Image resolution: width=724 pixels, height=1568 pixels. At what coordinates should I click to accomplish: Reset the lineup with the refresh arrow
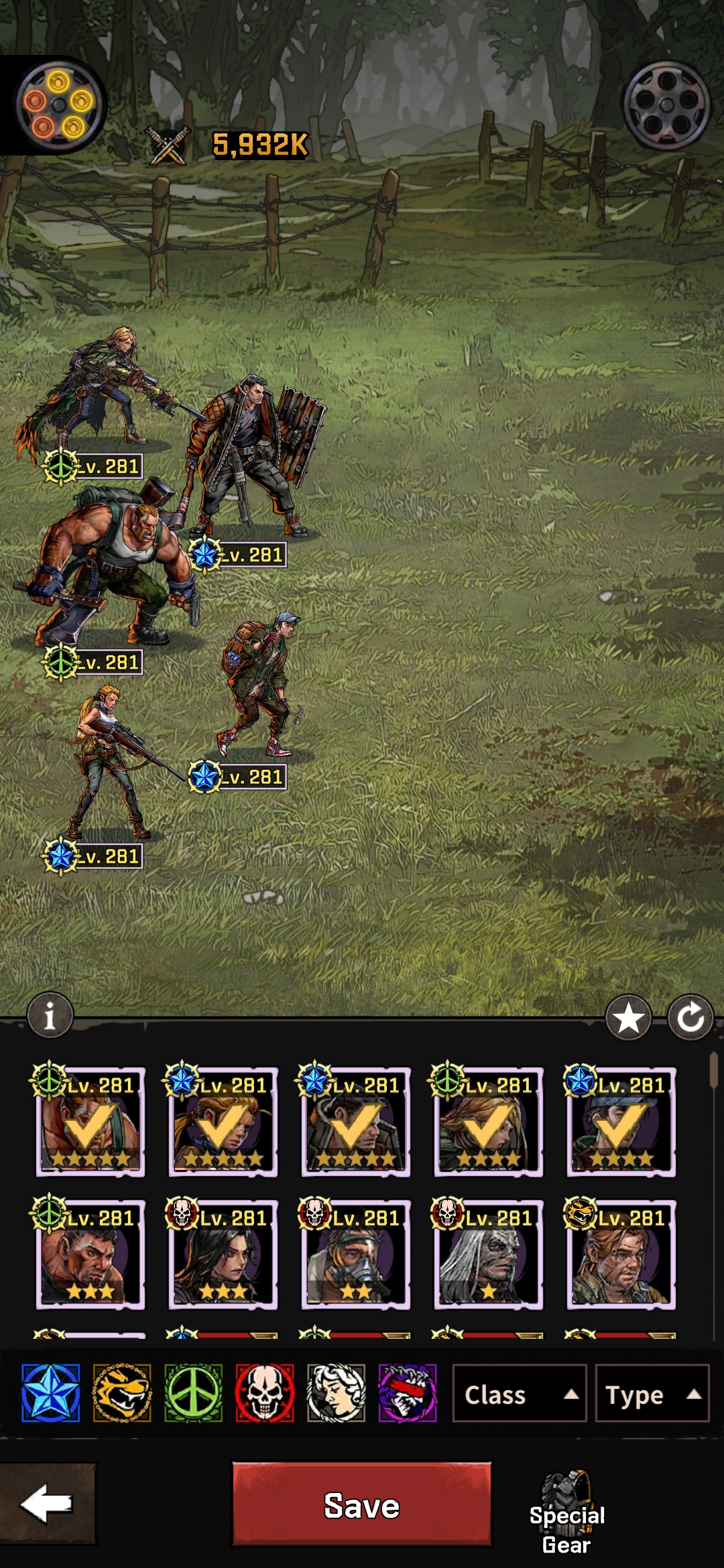[690, 1019]
